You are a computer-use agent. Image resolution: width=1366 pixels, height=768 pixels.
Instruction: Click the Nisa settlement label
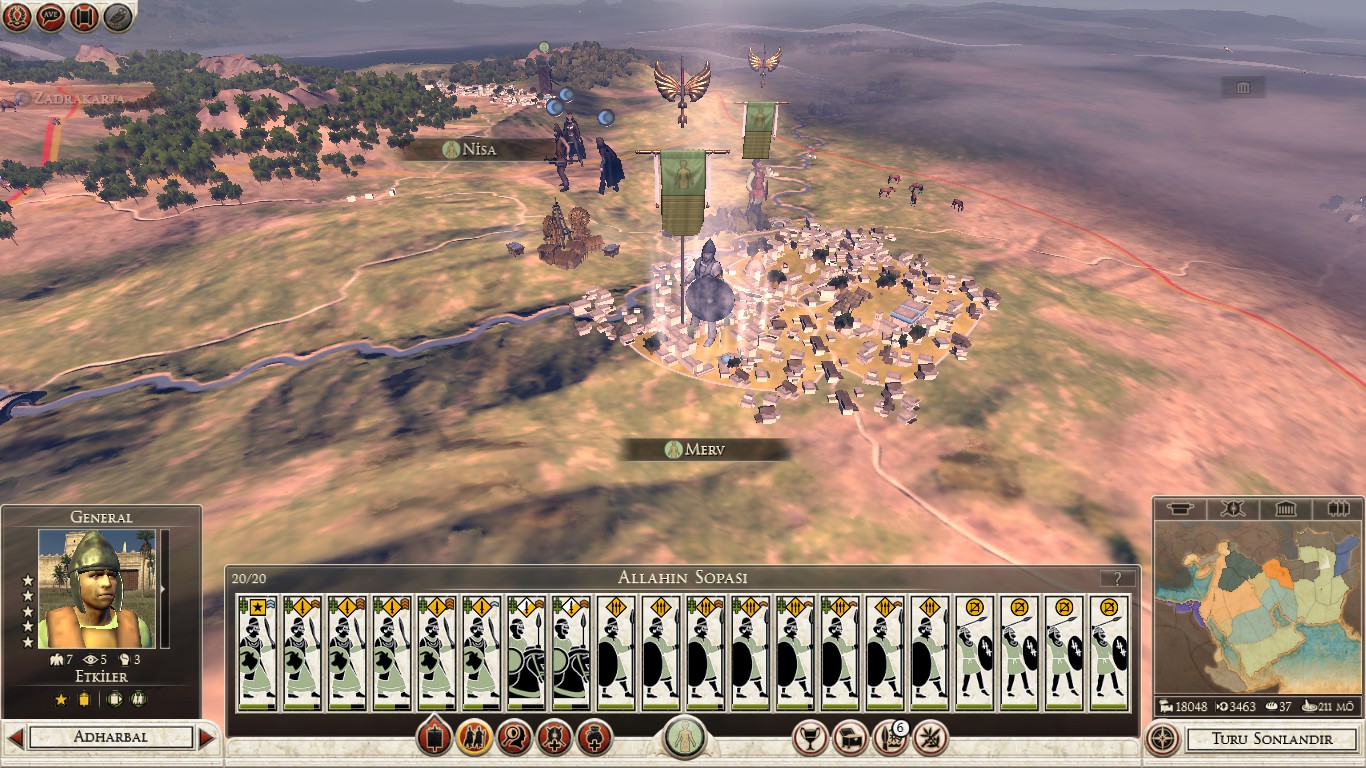pos(480,150)
